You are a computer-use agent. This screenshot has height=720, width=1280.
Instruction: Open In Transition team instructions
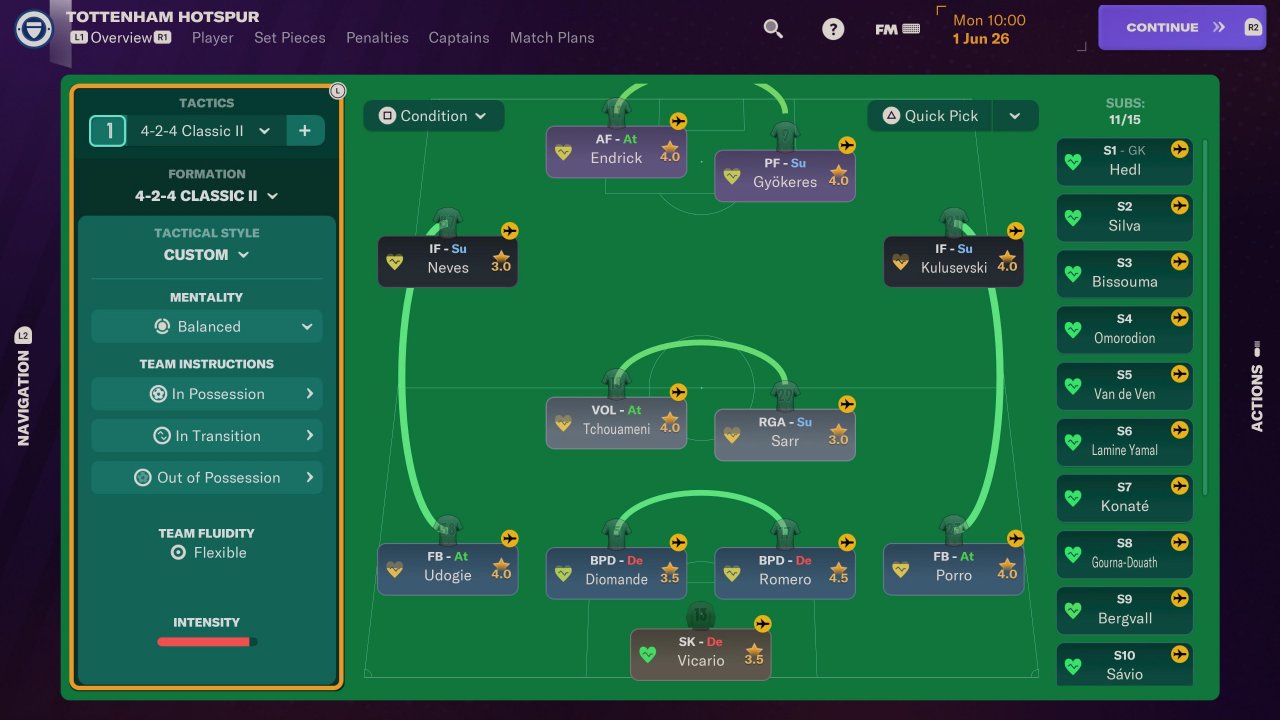coord(207,436)
